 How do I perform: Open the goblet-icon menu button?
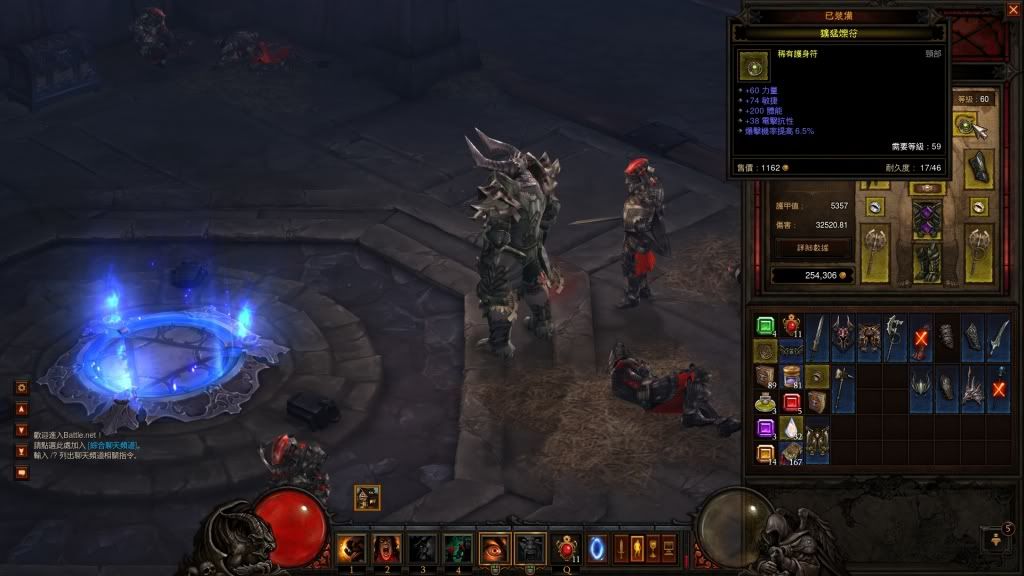pyautogui.click(x=651, y=548)
